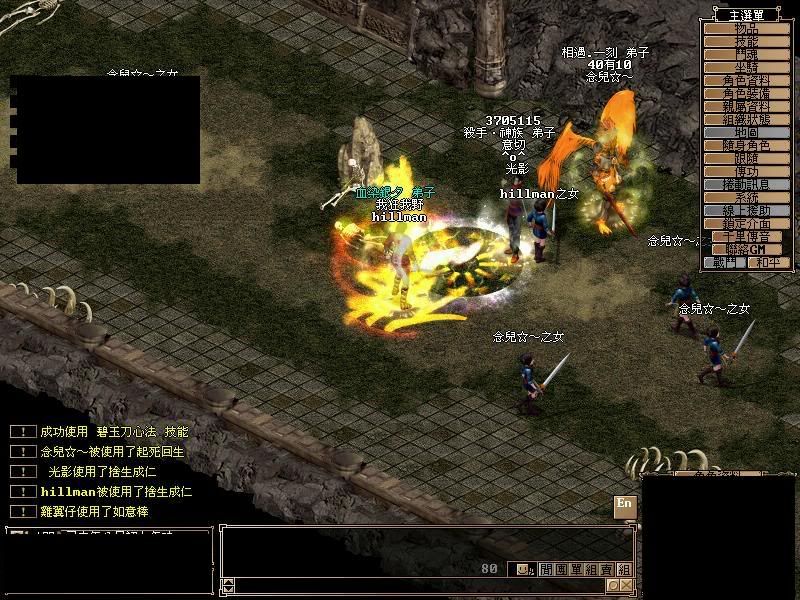The width and height of the screenshot is (800, 600).
Task: Toggle 捲動訊息 scrolling messages
Action: 746,184
